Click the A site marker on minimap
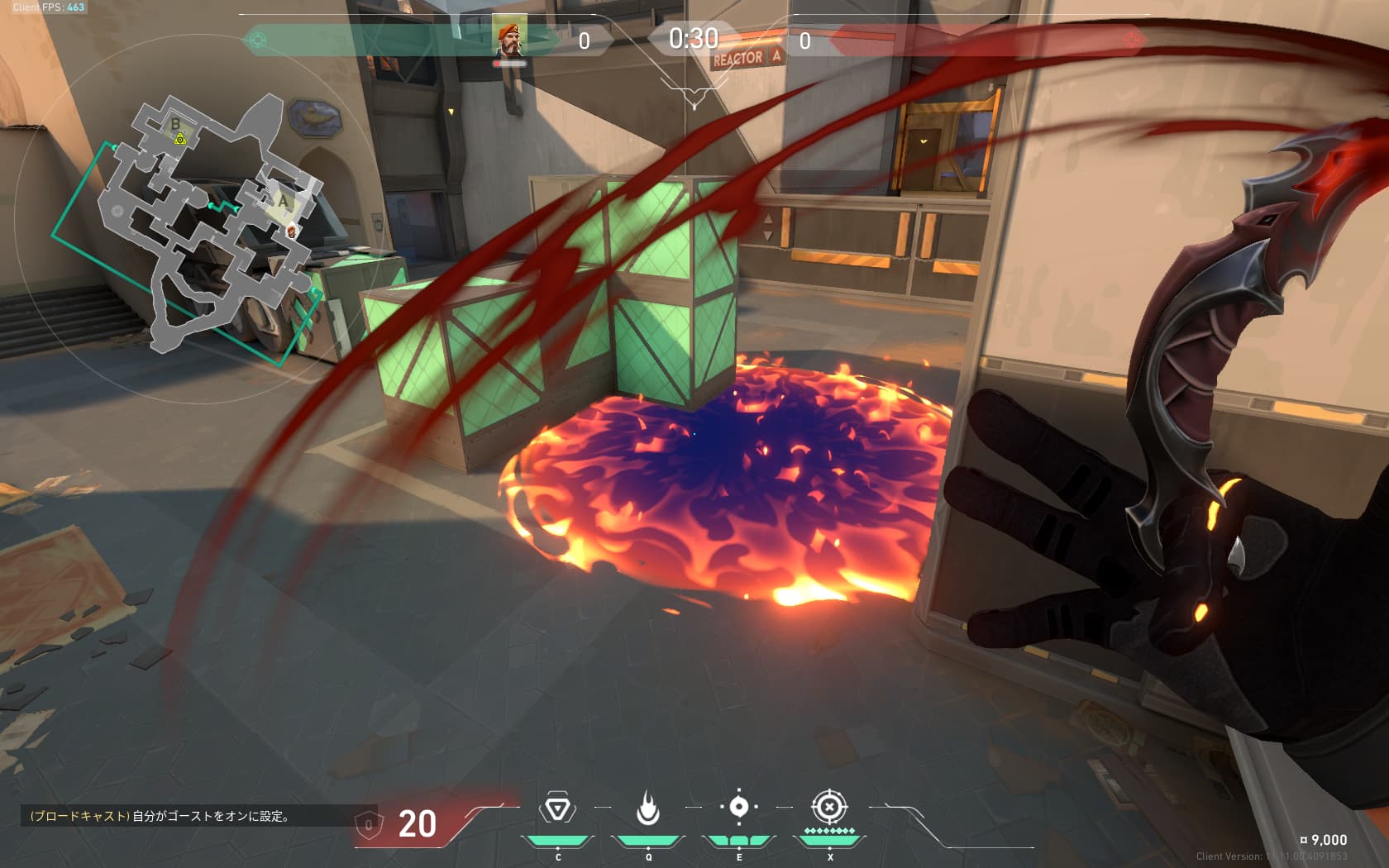The width and height of the screenshot is (1389, 868). 284,201
